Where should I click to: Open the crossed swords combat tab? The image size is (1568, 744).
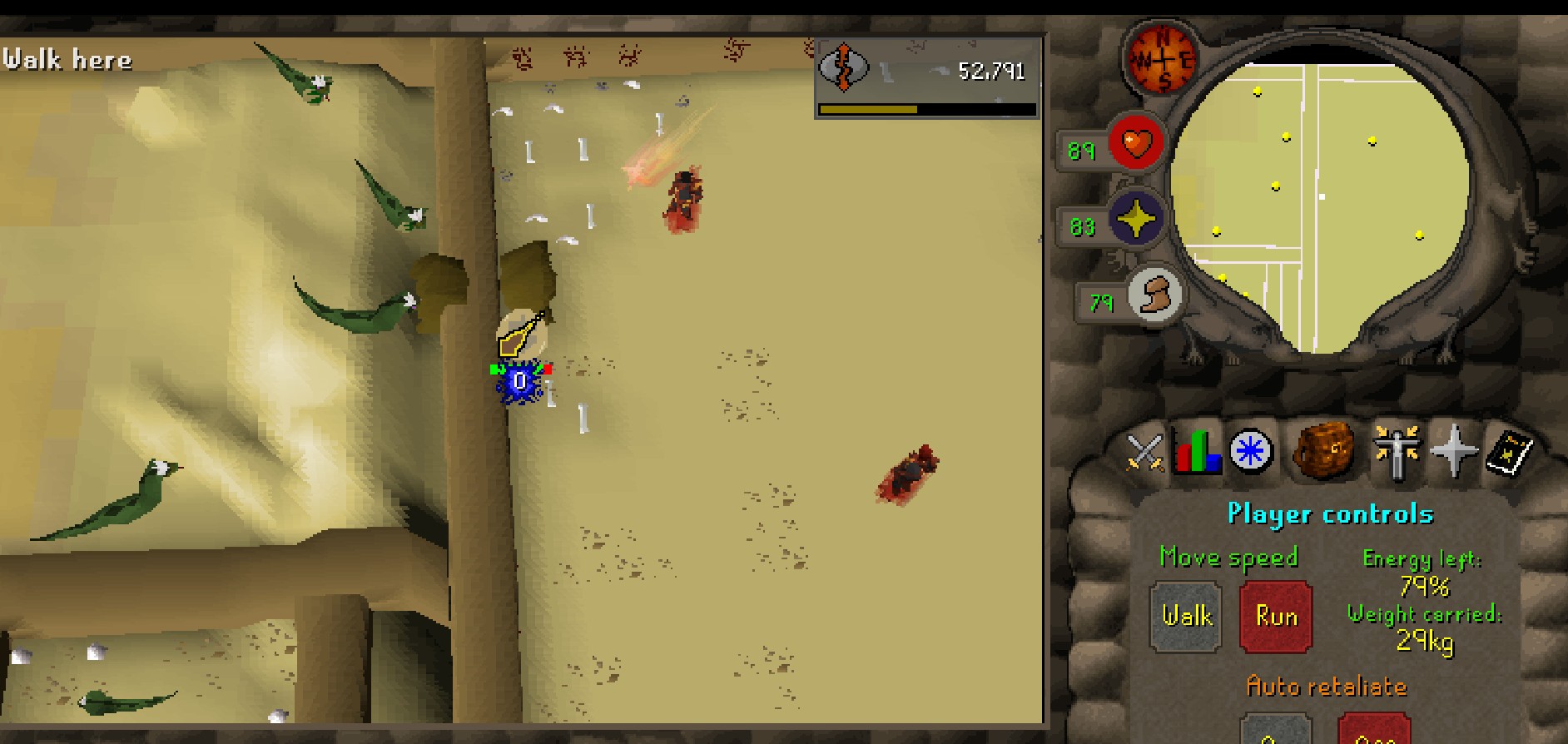pos(1144,453)
